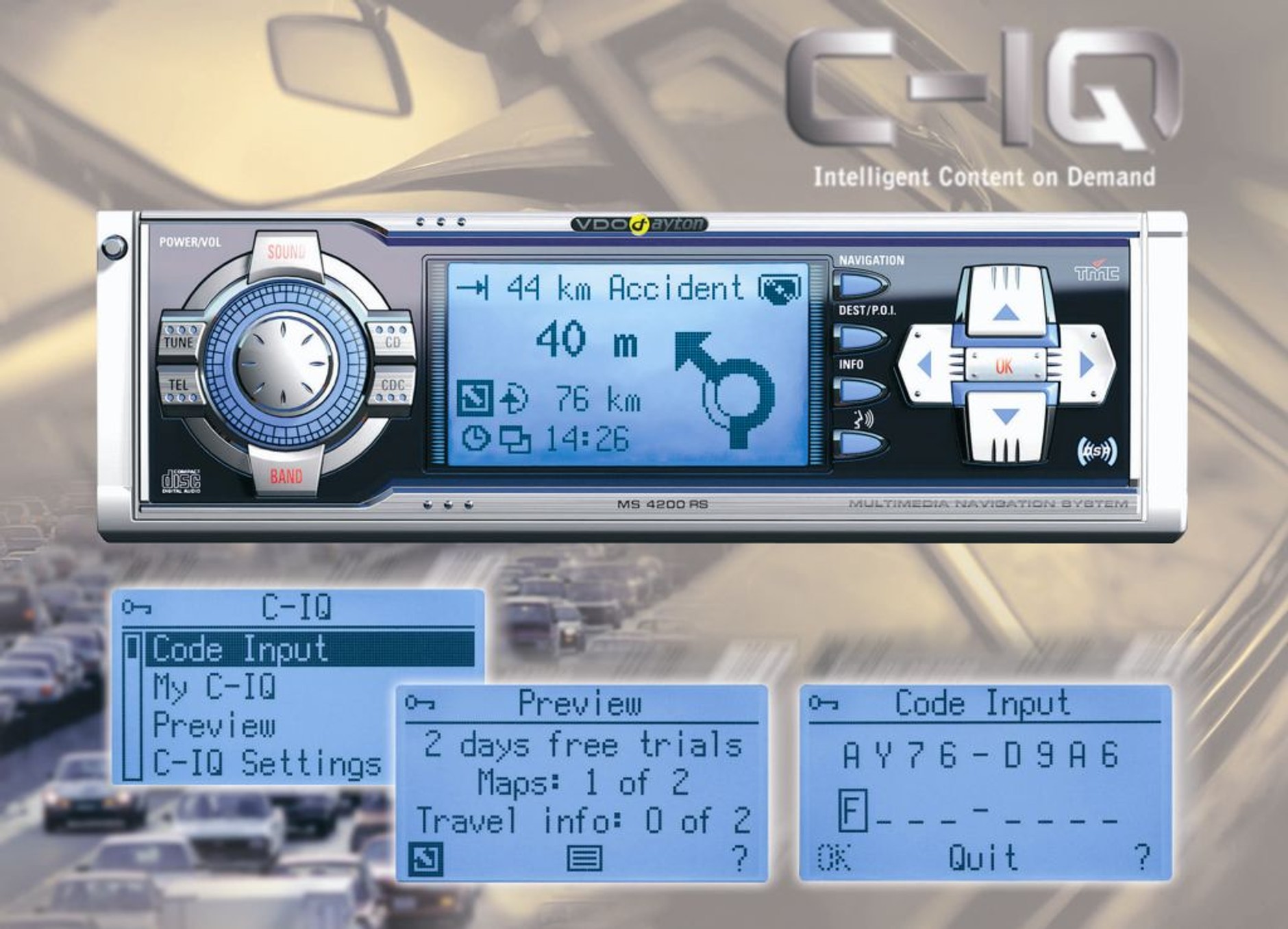
Task: Select the BAND button below the dial
Action: pos(286,475)
